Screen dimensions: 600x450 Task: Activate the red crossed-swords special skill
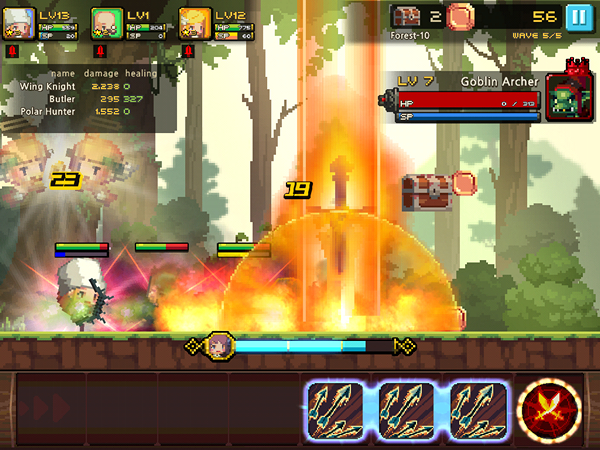(551, 411)
